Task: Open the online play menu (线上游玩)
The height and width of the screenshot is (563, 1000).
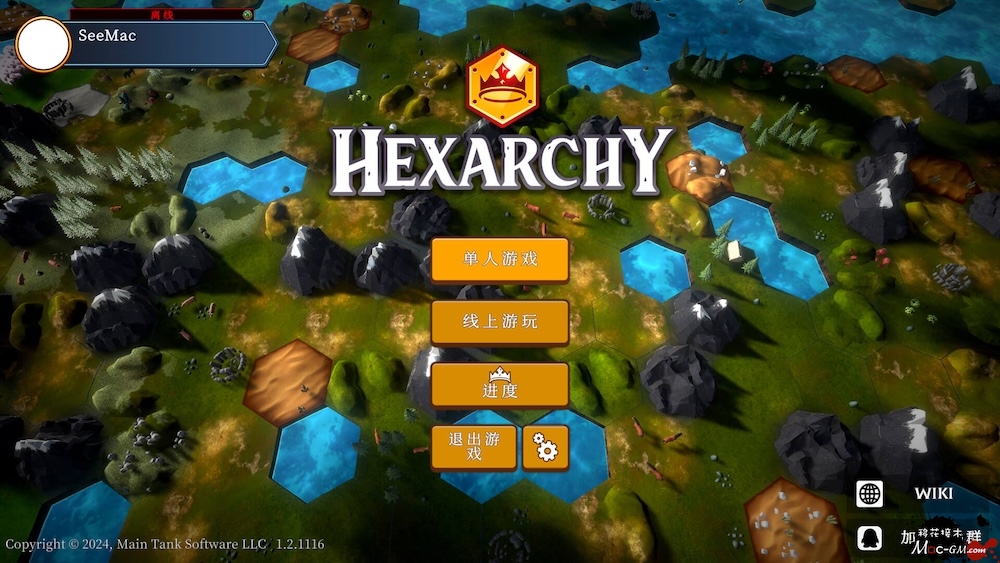Action: tap(500, 322)
